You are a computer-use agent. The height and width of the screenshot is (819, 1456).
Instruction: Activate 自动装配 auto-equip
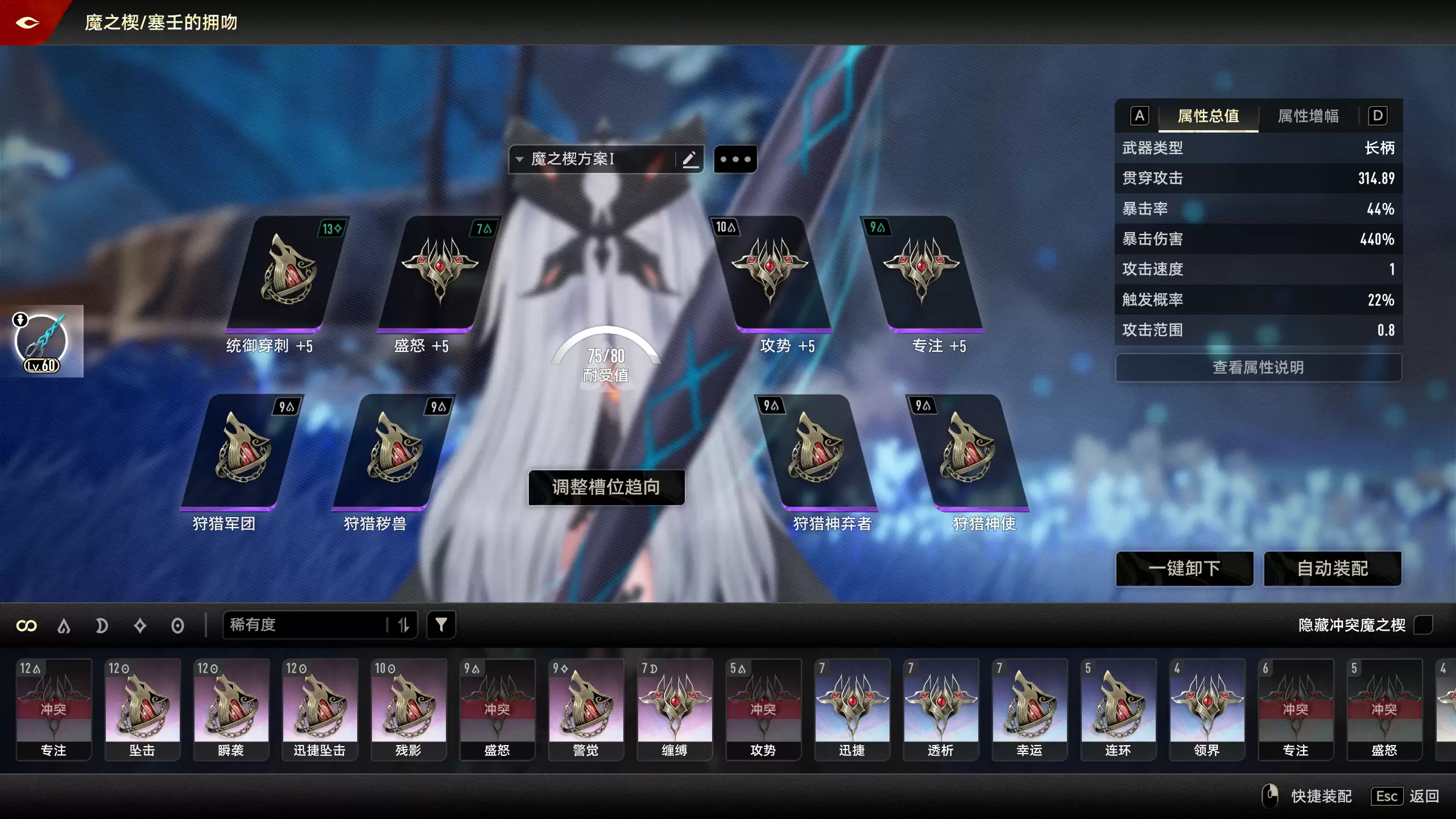point(1332,568)
